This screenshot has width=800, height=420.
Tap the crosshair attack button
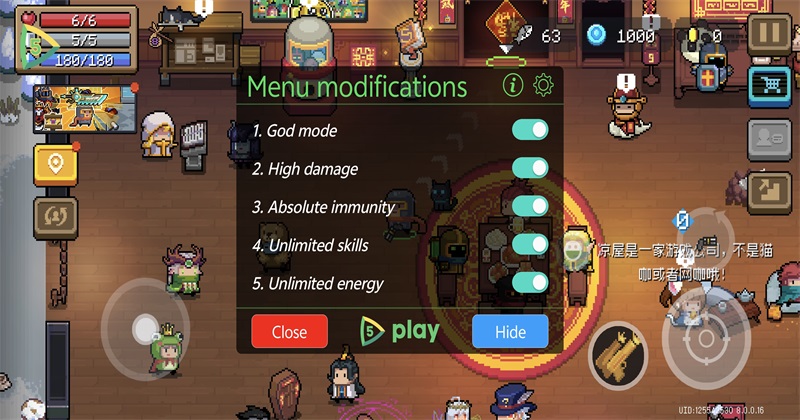[706, 340]
